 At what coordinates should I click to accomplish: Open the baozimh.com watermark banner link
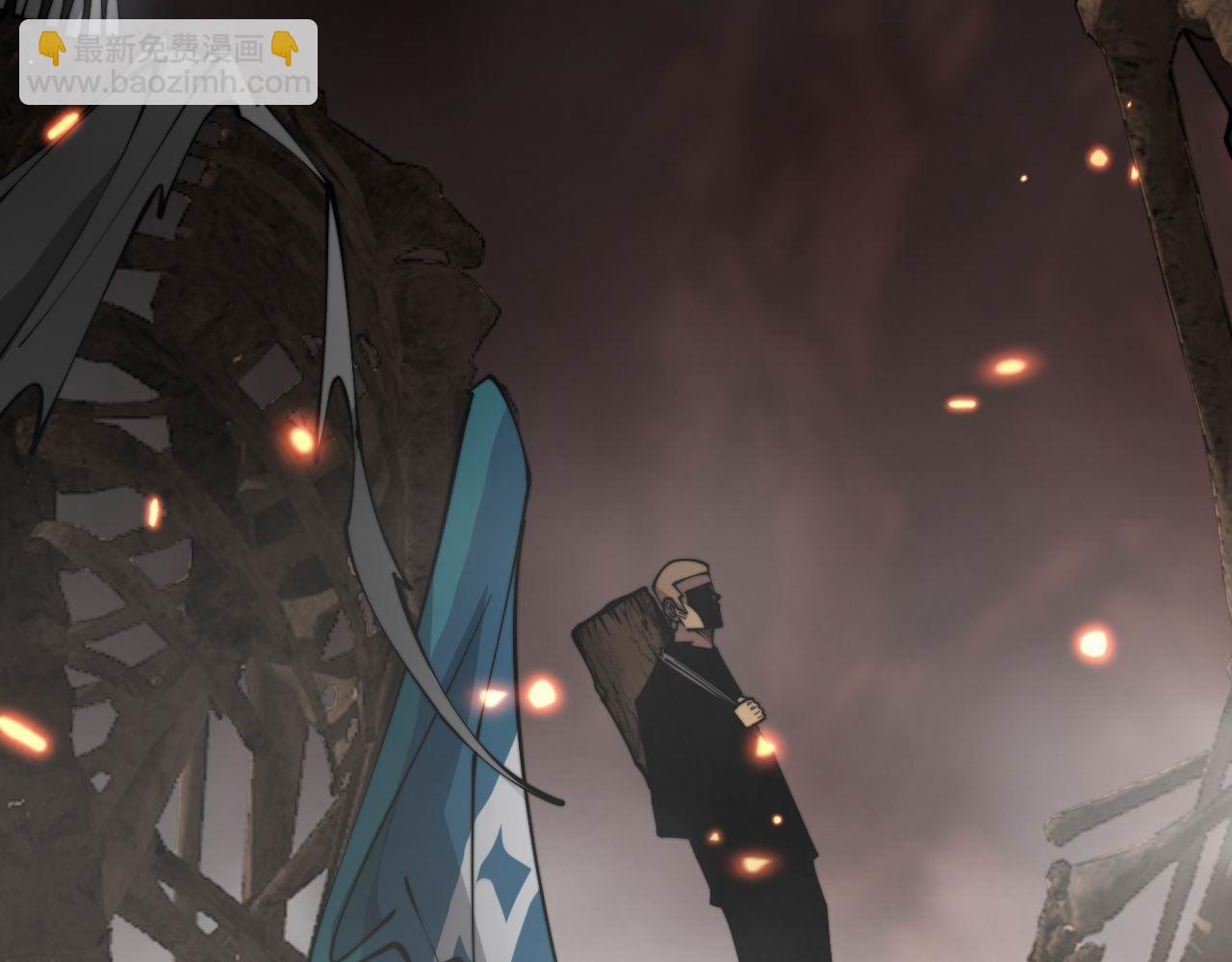pyautogui.click(x=168, y=63)
